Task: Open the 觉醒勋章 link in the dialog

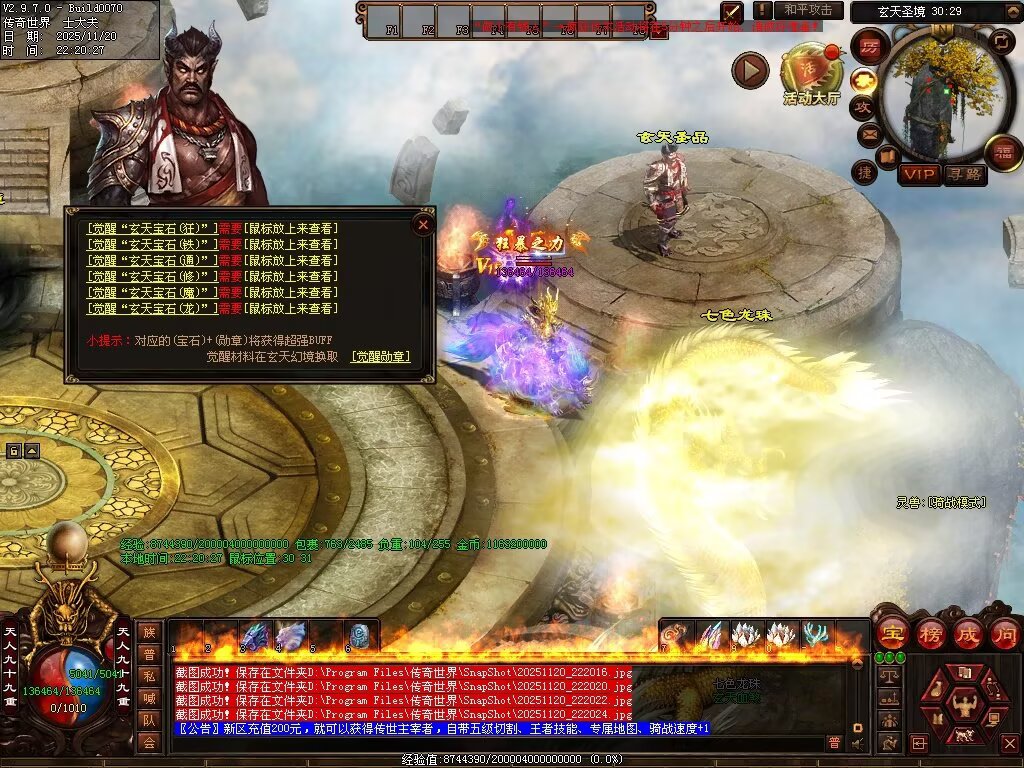Action: [x=381, y=356]
